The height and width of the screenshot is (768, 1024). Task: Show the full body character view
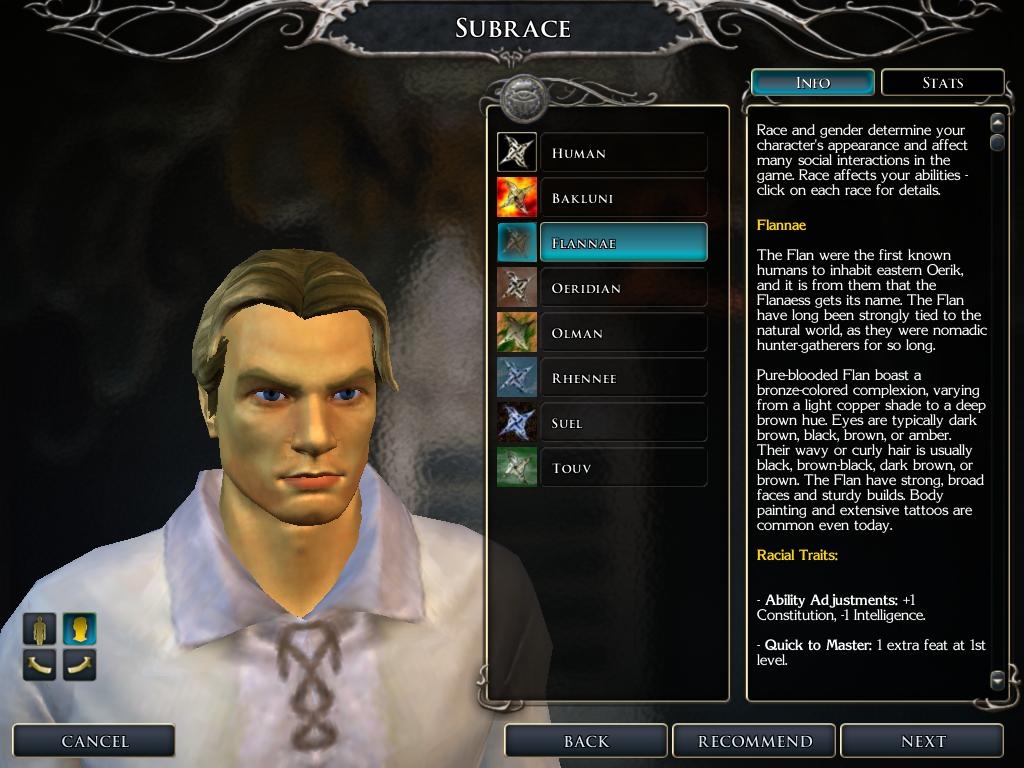click(40, 629)
